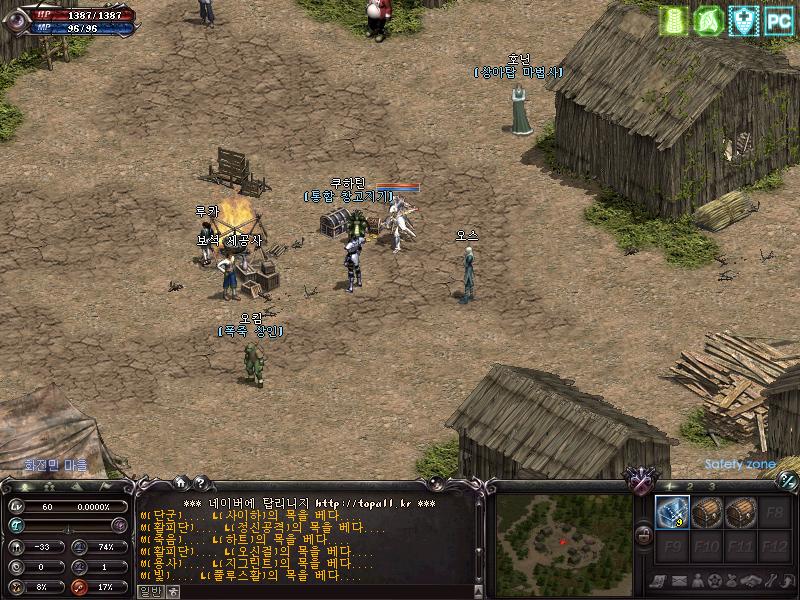Switch to hotbar page 3

point(712,486)
